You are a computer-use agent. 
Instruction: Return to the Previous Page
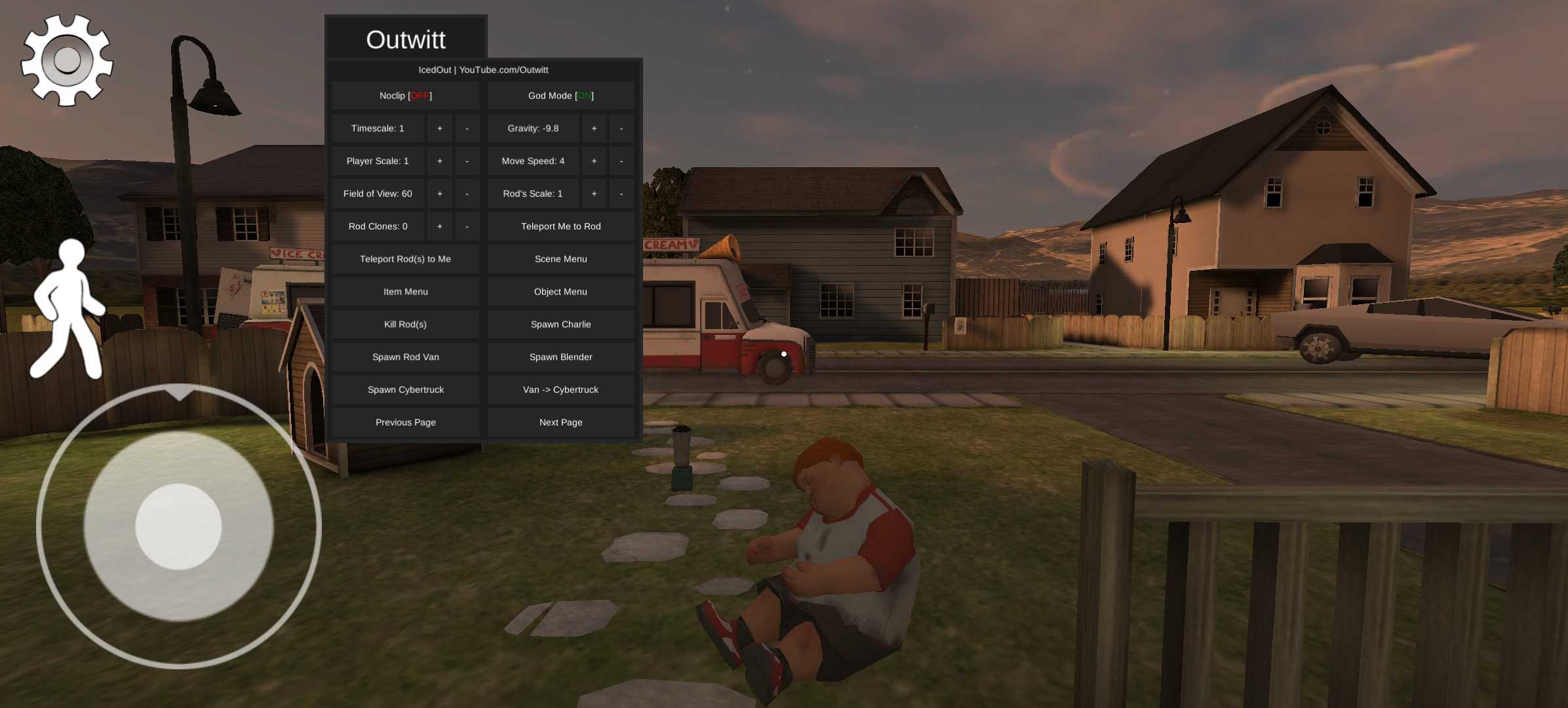405,423
